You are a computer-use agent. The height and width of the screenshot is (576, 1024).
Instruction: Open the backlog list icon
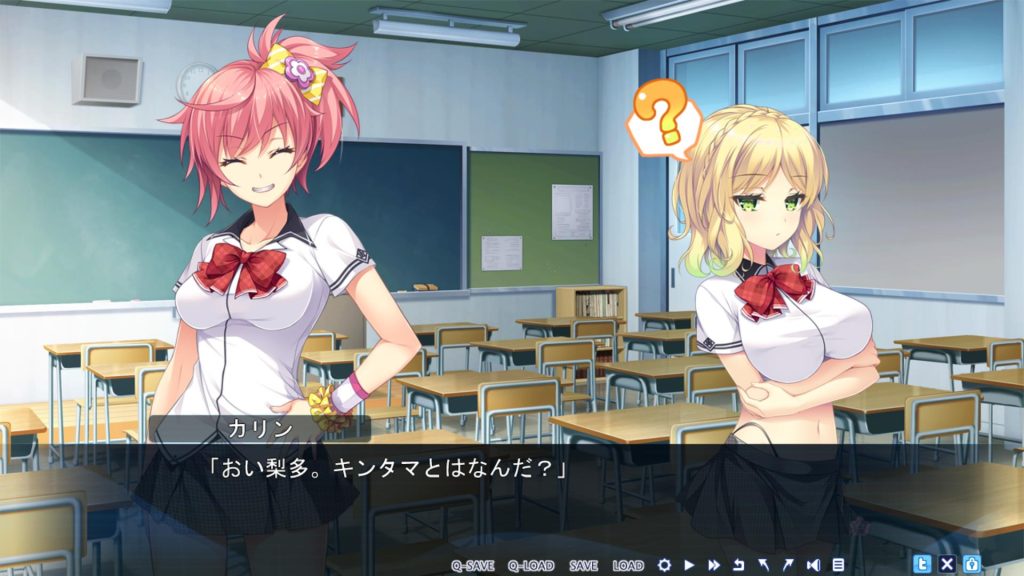pos(838,565)
